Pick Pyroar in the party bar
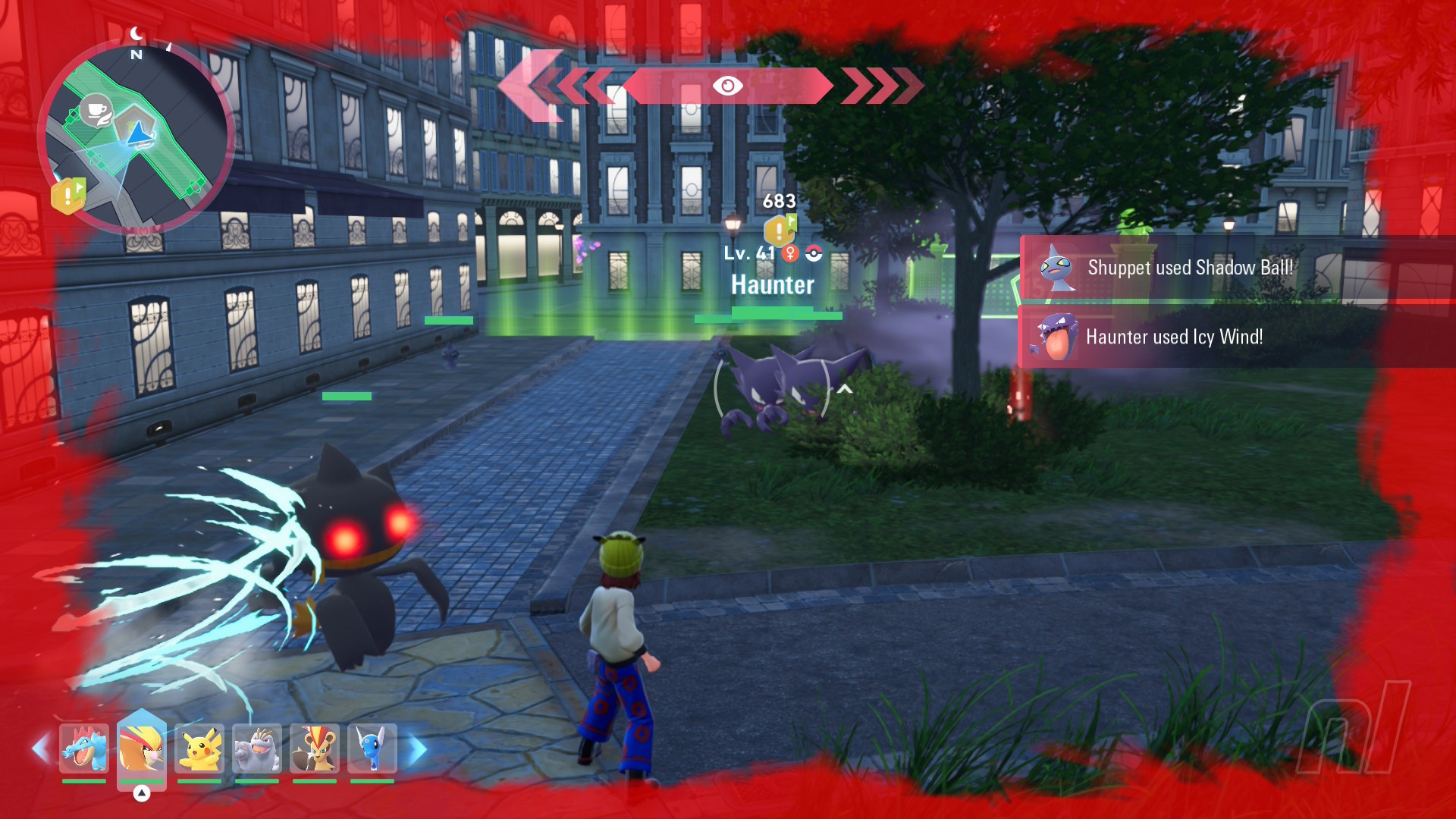The height and width of the screenshot is (819, 1456). point(314,748)
